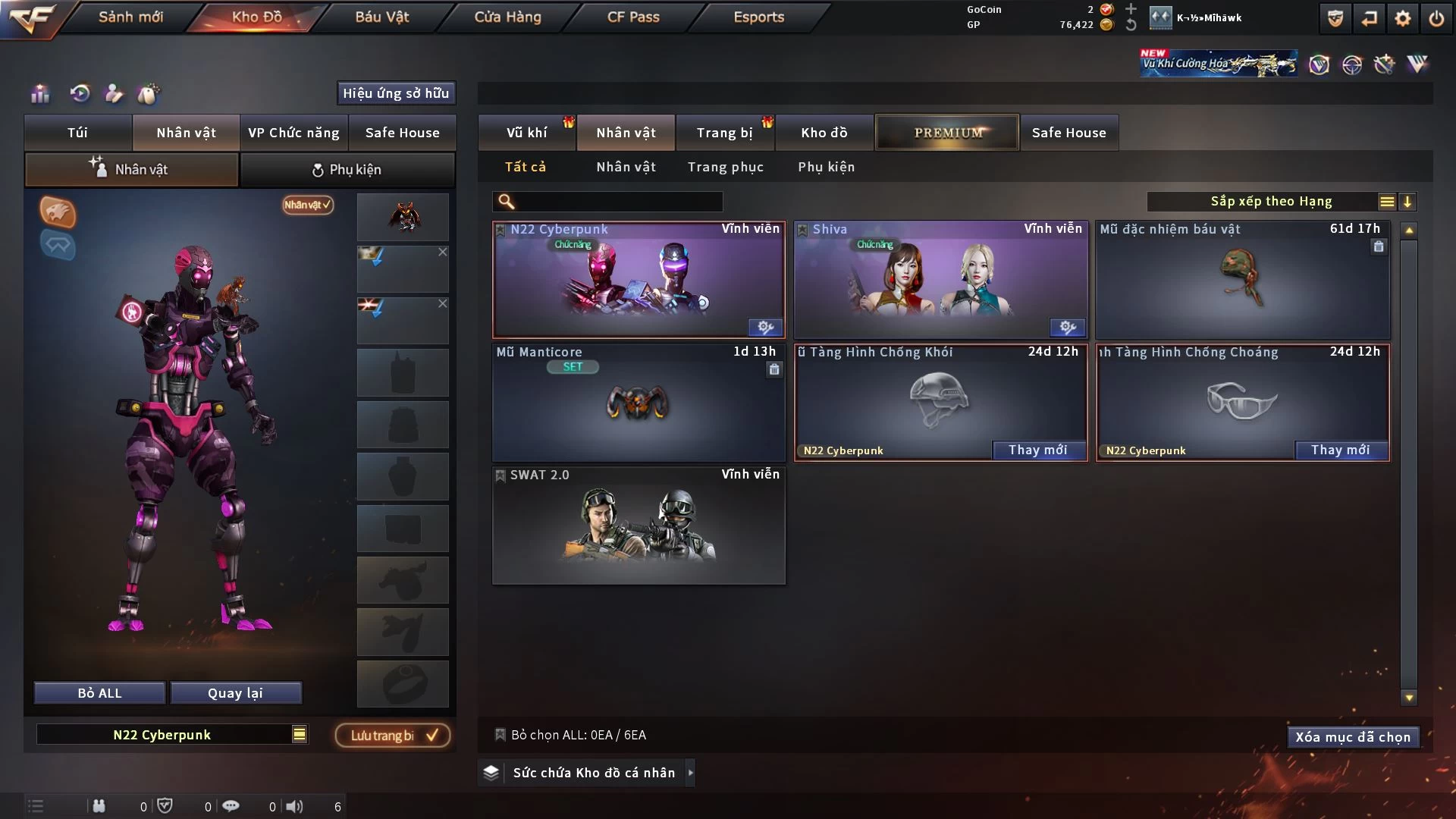Click the Quay lại button
The height and width of the screenshot is (819, 1456).
coord(235,693)
